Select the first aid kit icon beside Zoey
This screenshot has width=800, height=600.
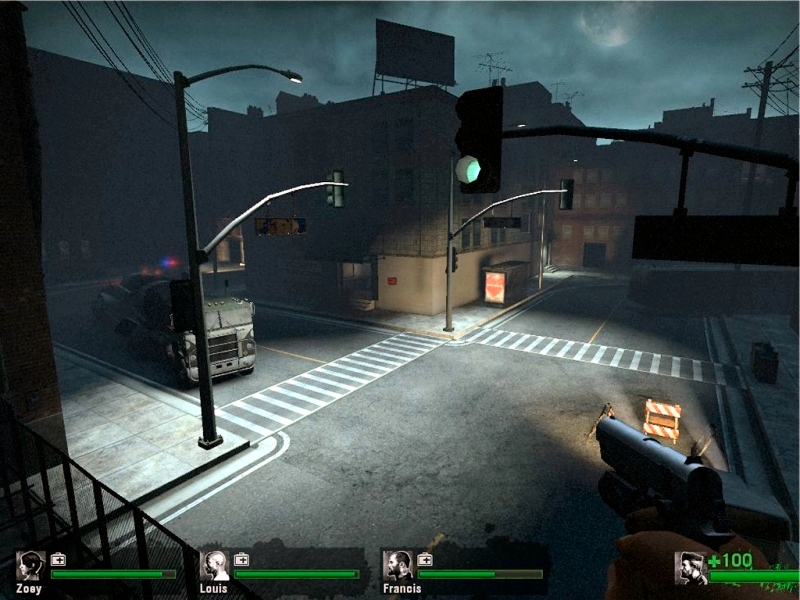[59, 559]
